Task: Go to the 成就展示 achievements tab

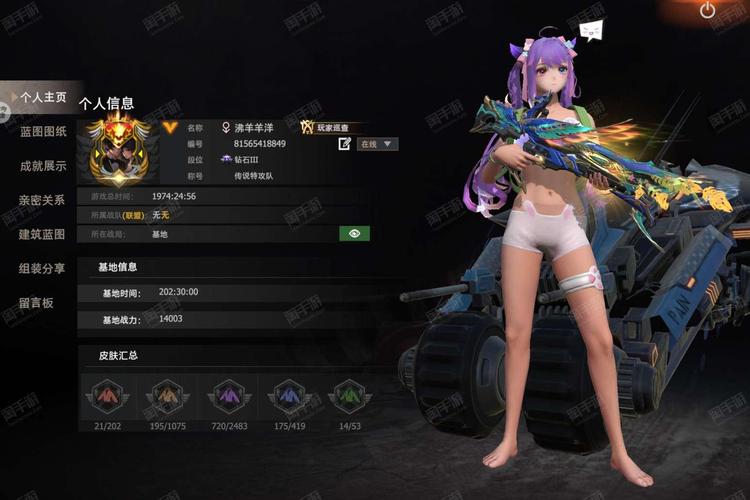Action: click(x=42, y=166)
